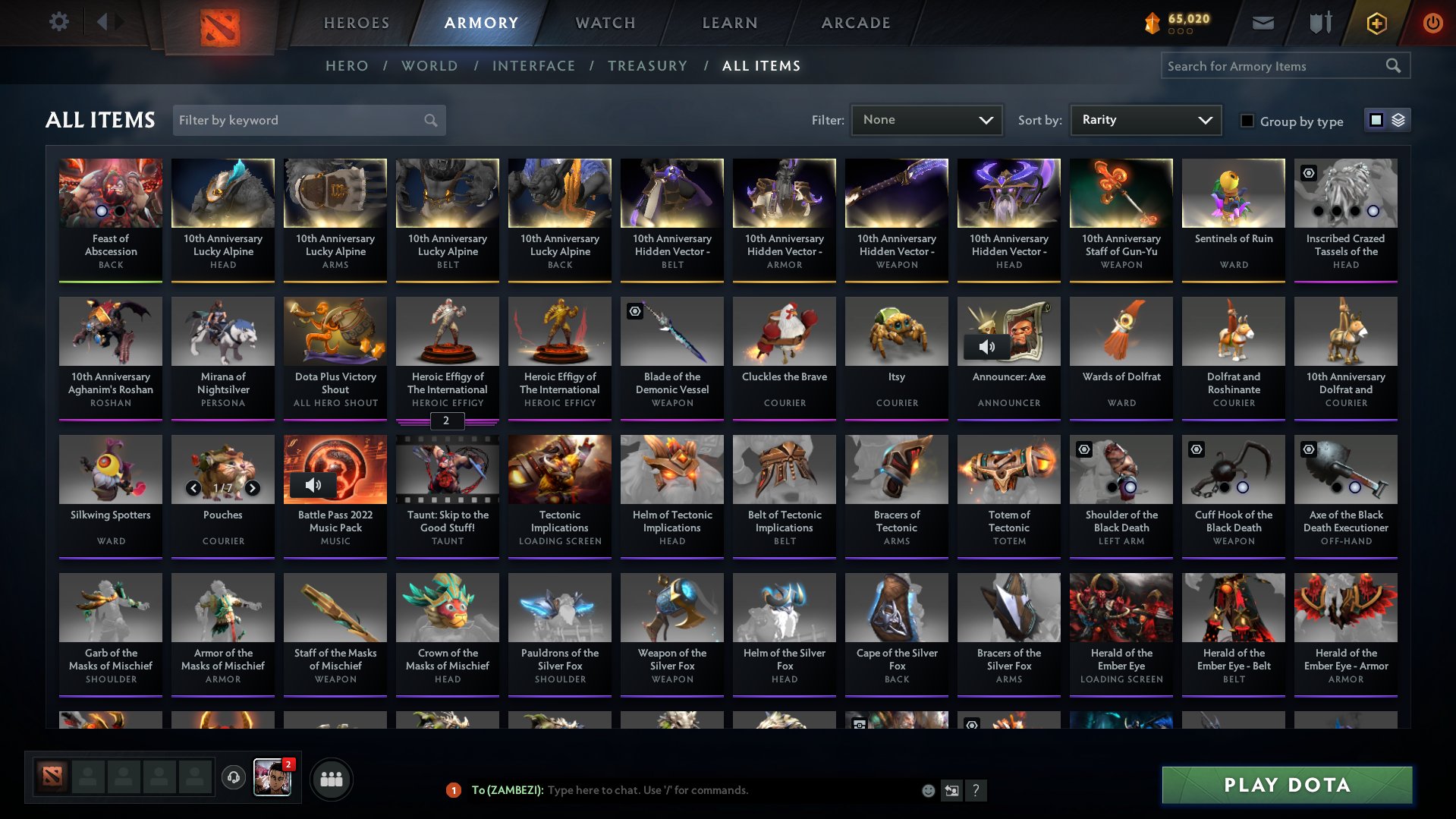Viewport: 1456px width, 819px height.
Task: Enable the Group by type checkbox
Action: point(1247,121)
